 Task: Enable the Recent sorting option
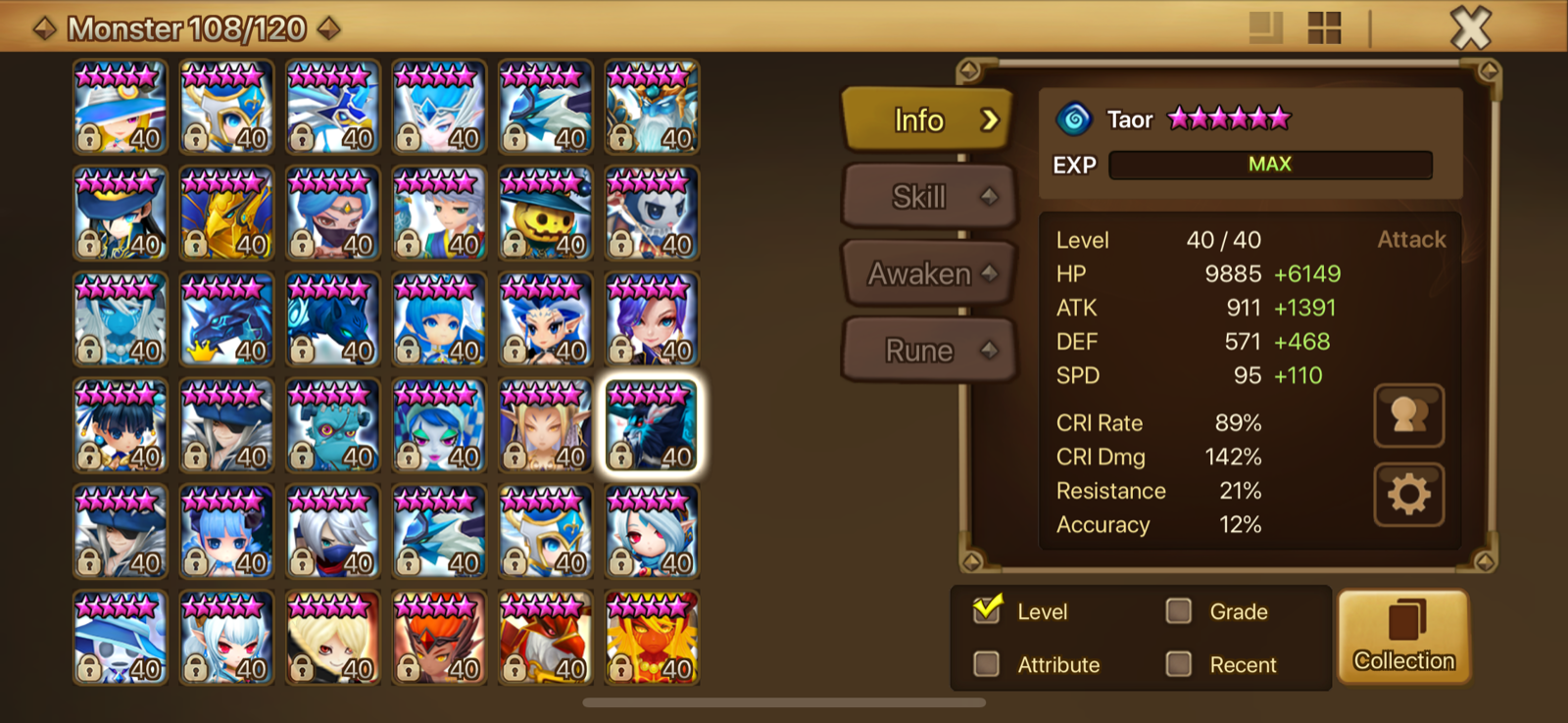tap(1180, 664)
